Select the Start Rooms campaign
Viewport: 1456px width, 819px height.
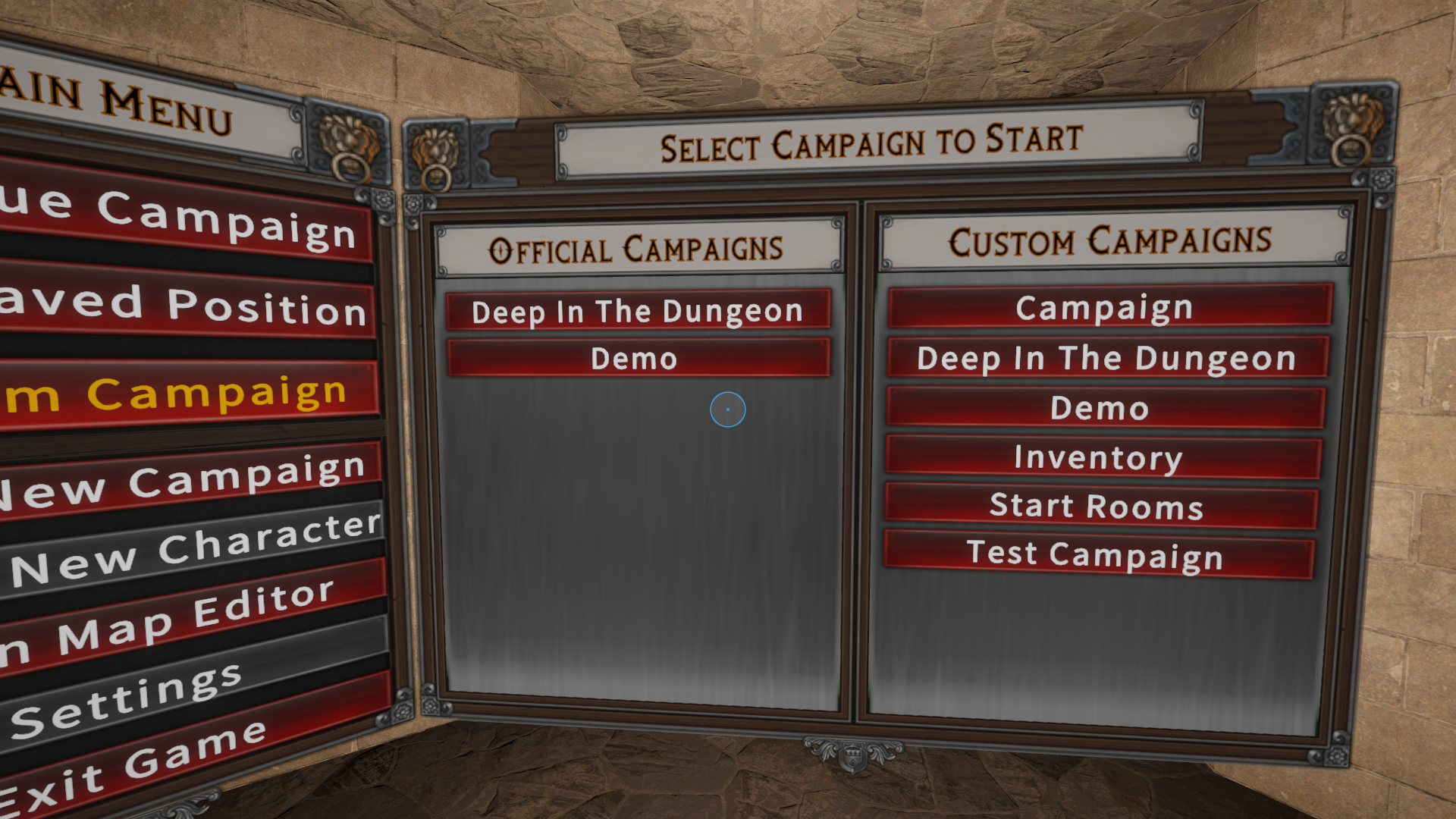tap(1098, 506)
